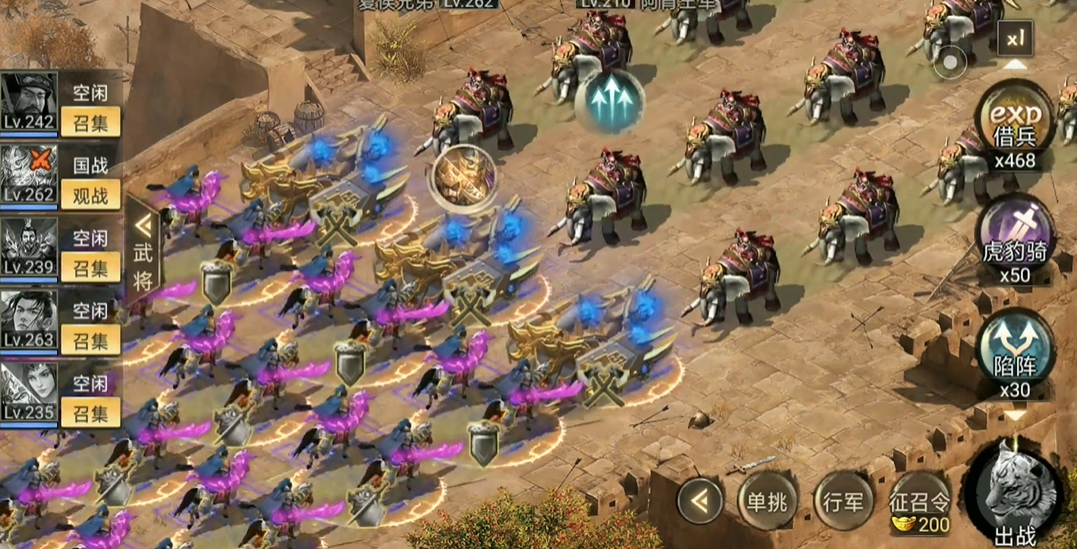Hit 召集 beside the Lv.263 general

(x=90, y=339)
